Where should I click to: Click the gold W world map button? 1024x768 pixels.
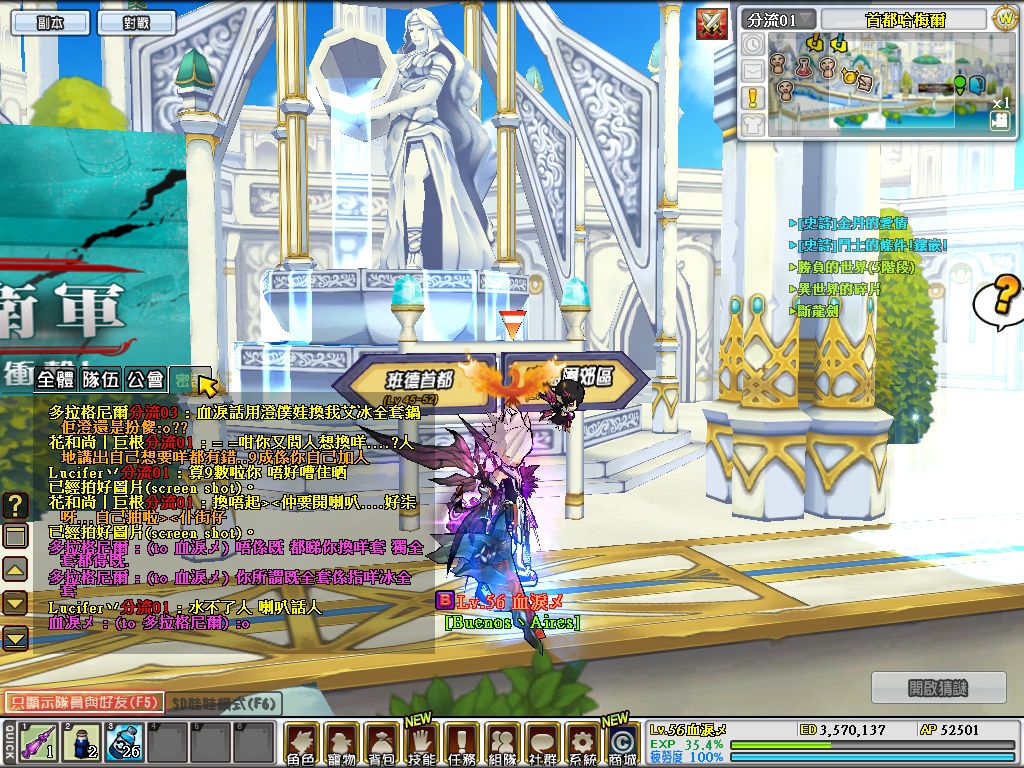[1004, 19]
